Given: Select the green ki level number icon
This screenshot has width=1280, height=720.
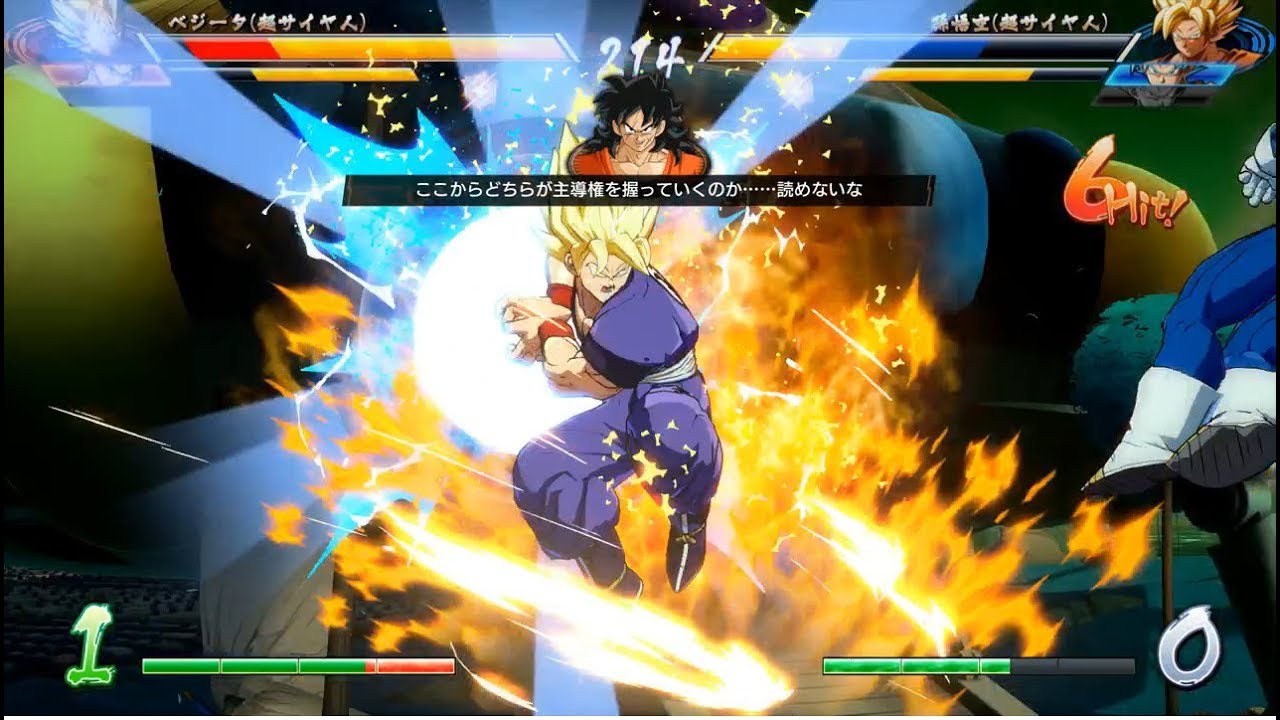Looking at the screenshot, I should (88, 647).
